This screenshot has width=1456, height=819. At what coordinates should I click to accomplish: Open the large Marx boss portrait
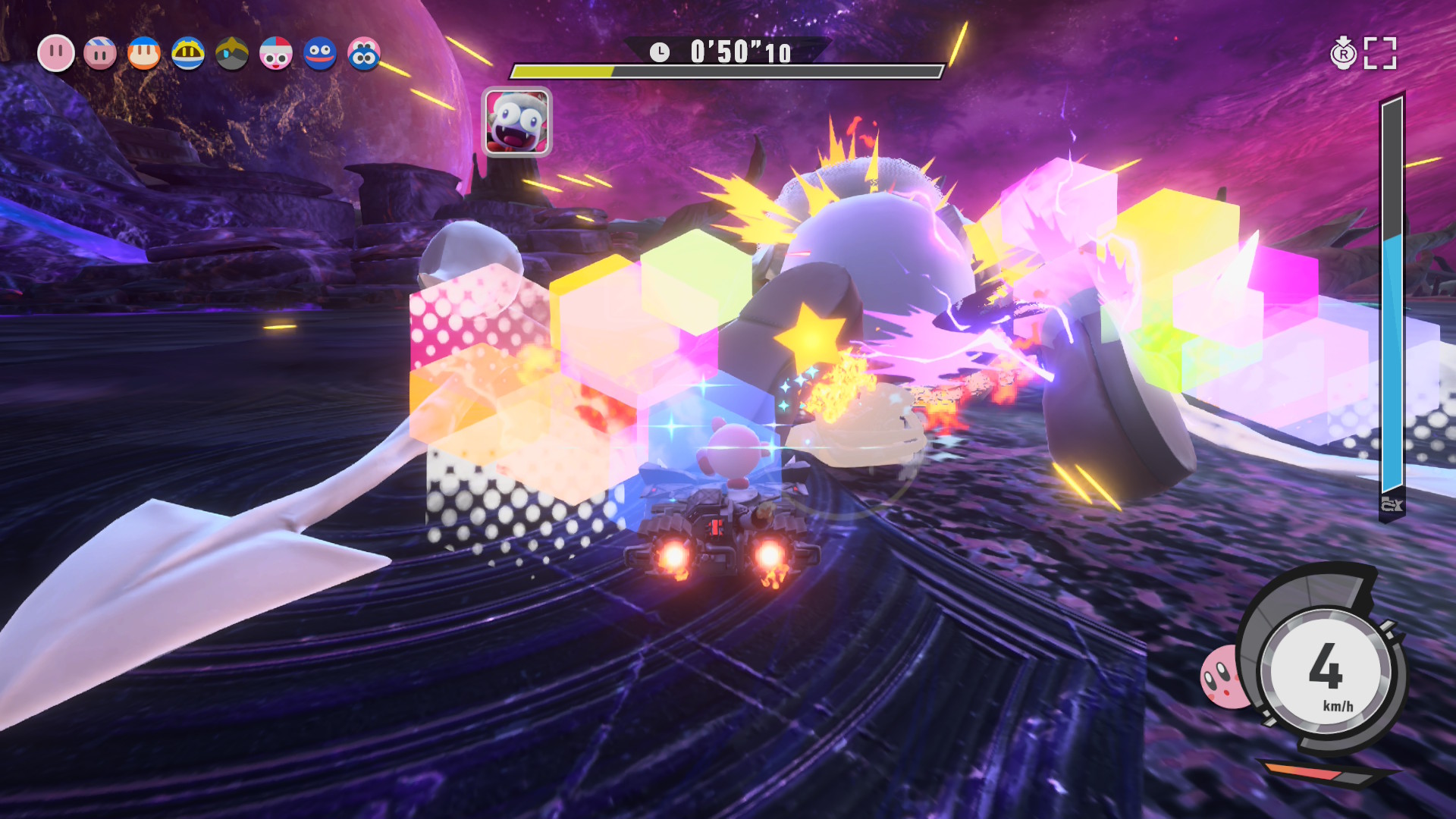pos(517,122)
